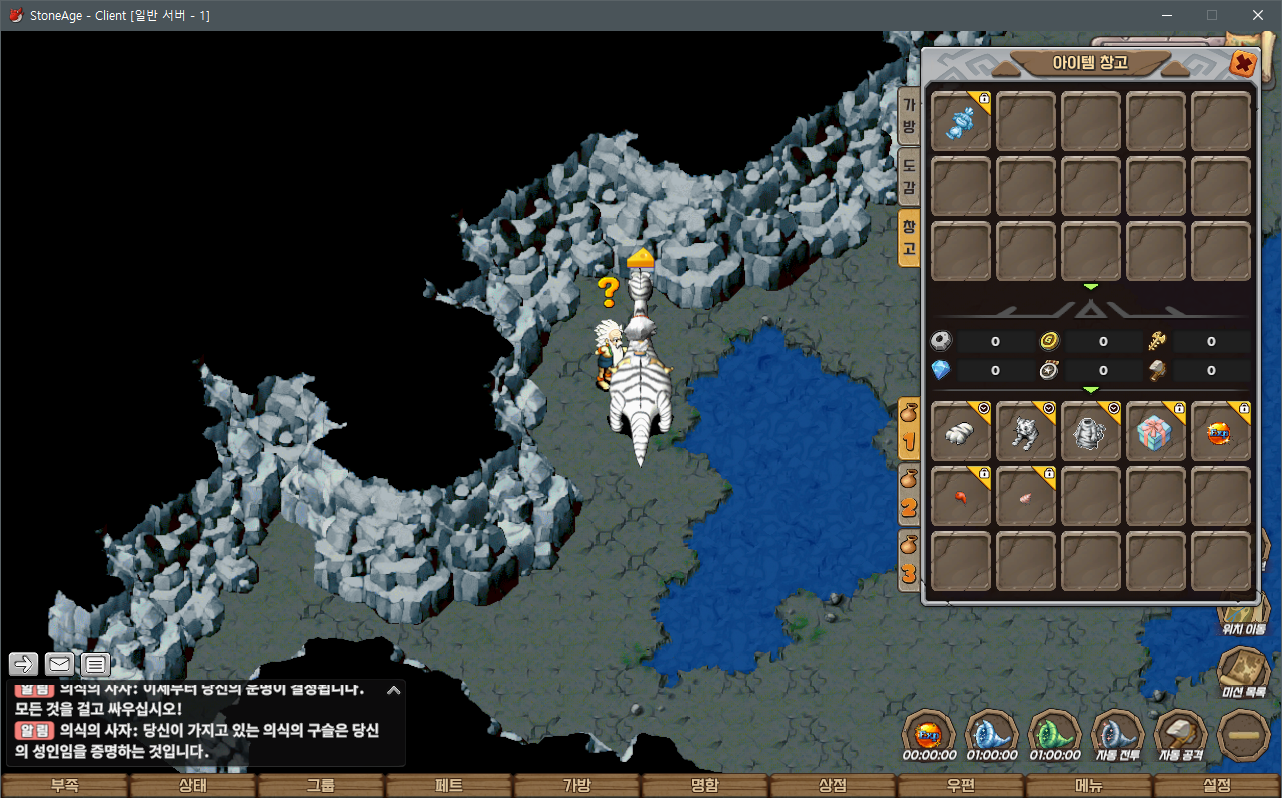Screen dimensions: 1282x798
Task: Click the envelope mail button above chat
Action: point(60,664)
